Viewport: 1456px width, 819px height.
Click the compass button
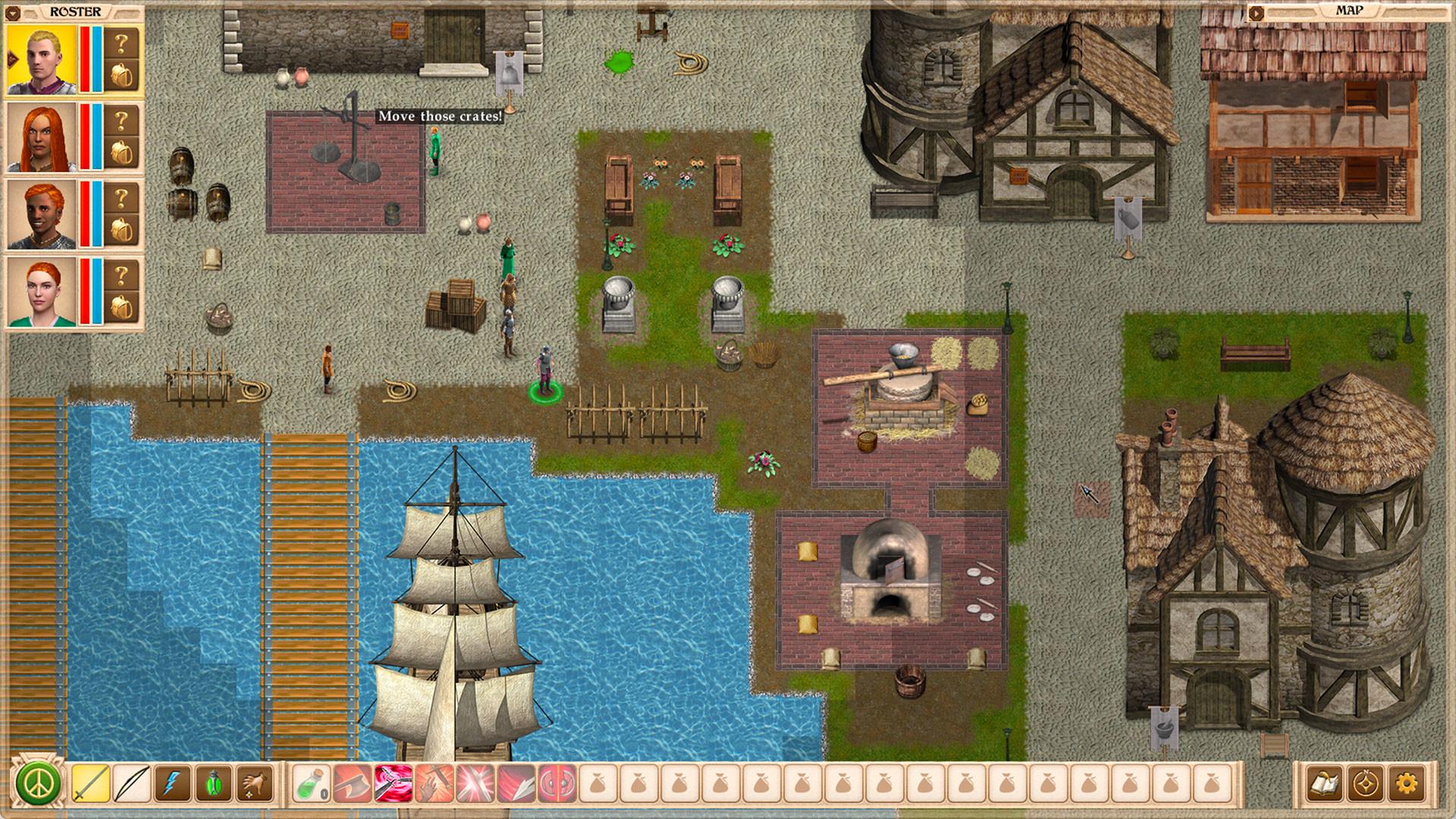tap(1365, 783)
